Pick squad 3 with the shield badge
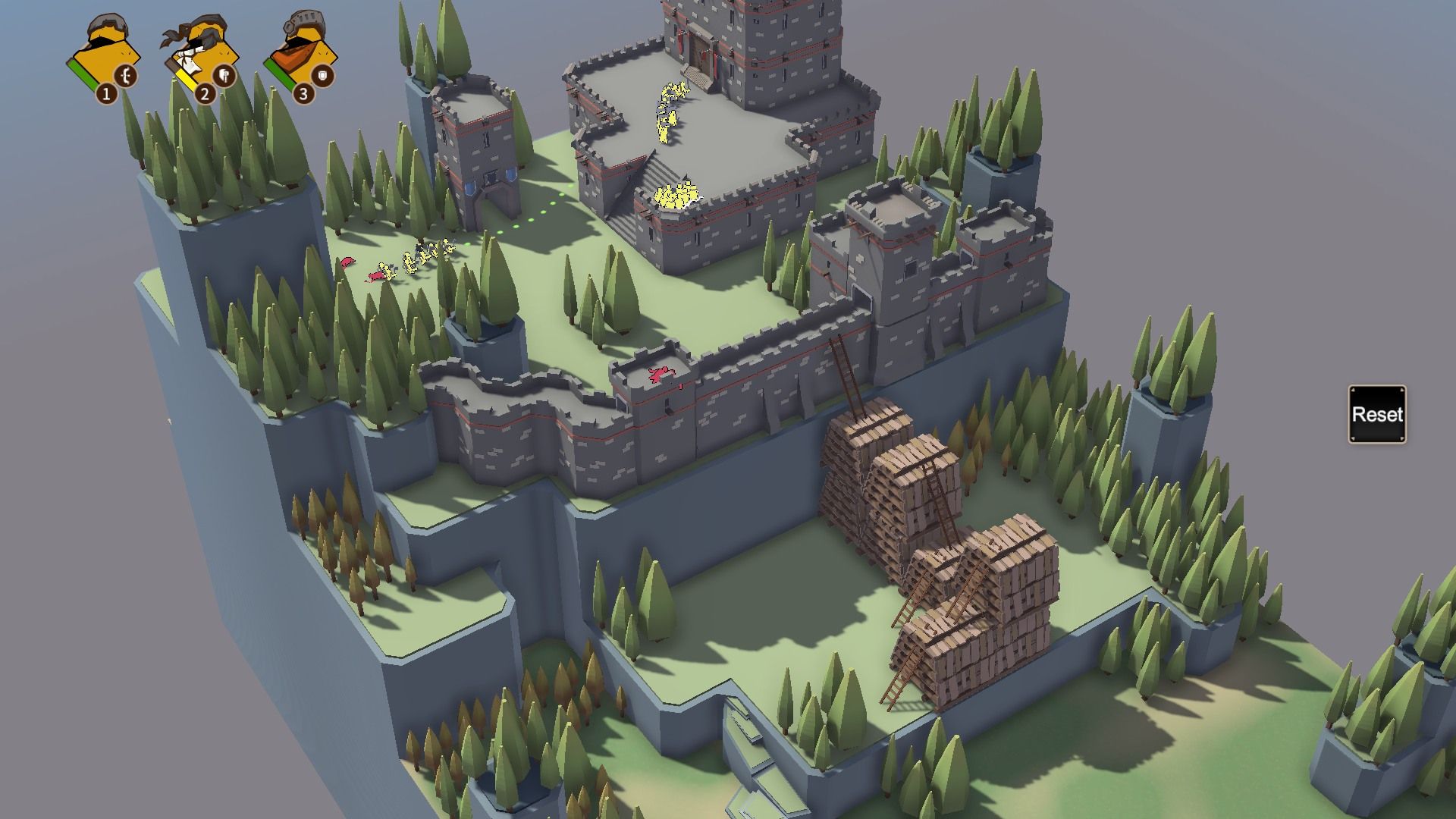1456x819 pixels. tap(301, 58)
